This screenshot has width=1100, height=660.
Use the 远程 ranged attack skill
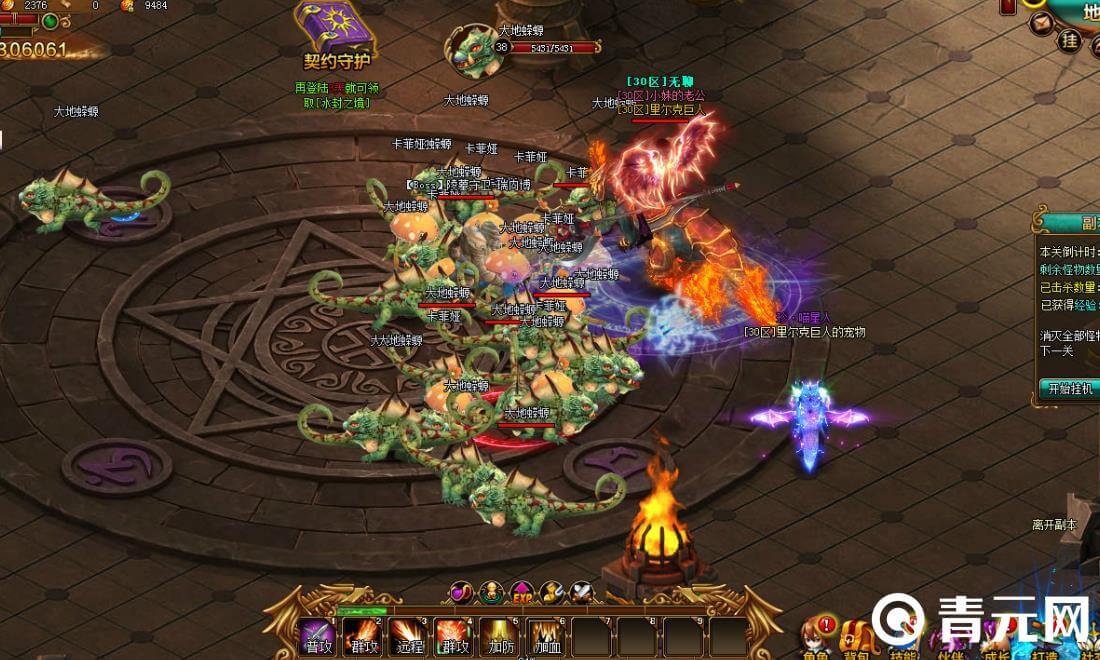(x=407, y=636)
